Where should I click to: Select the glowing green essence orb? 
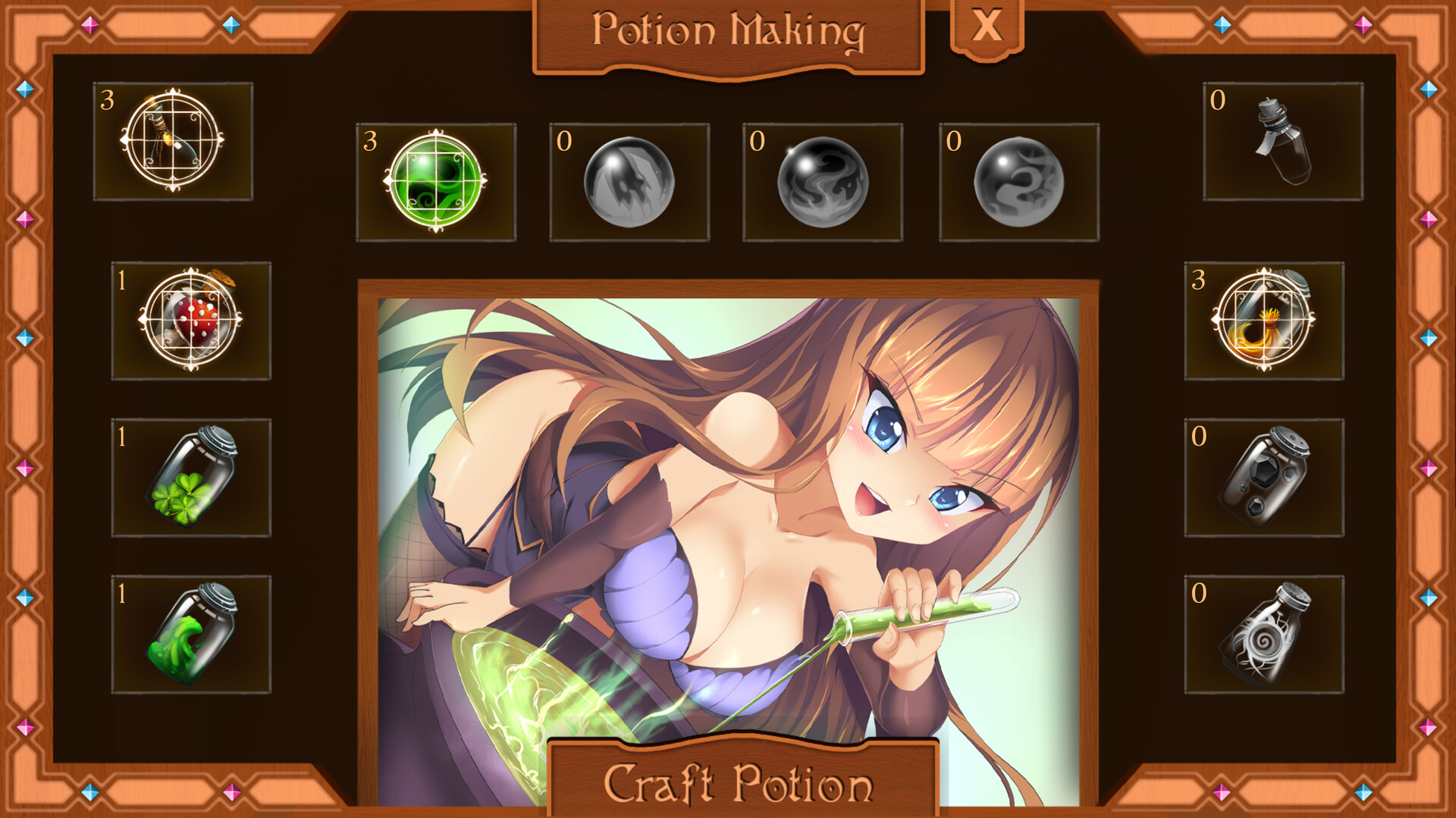tap(435, 180)
